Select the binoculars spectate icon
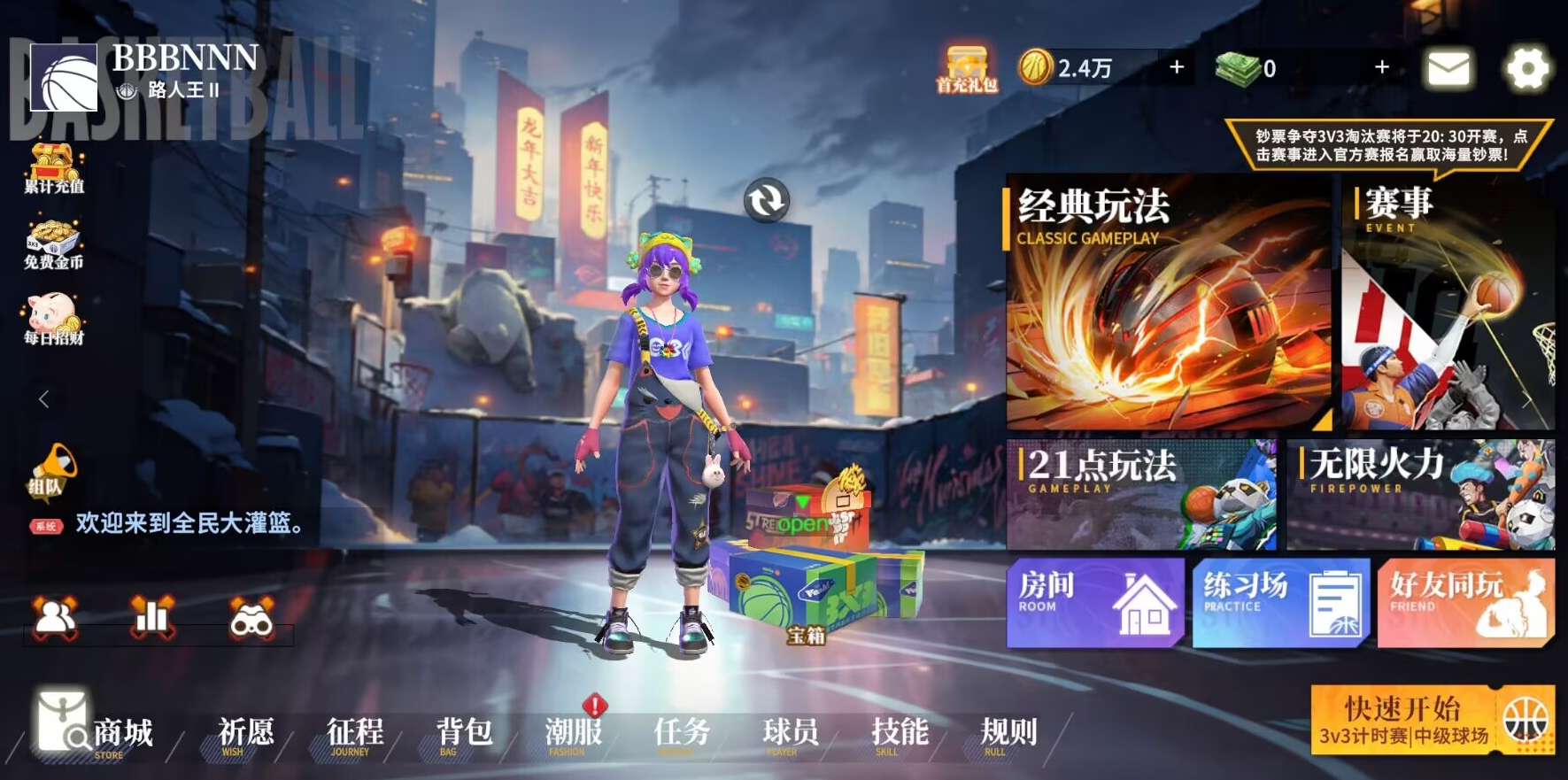The image size is (1568, 780). [x=251, y=620]
